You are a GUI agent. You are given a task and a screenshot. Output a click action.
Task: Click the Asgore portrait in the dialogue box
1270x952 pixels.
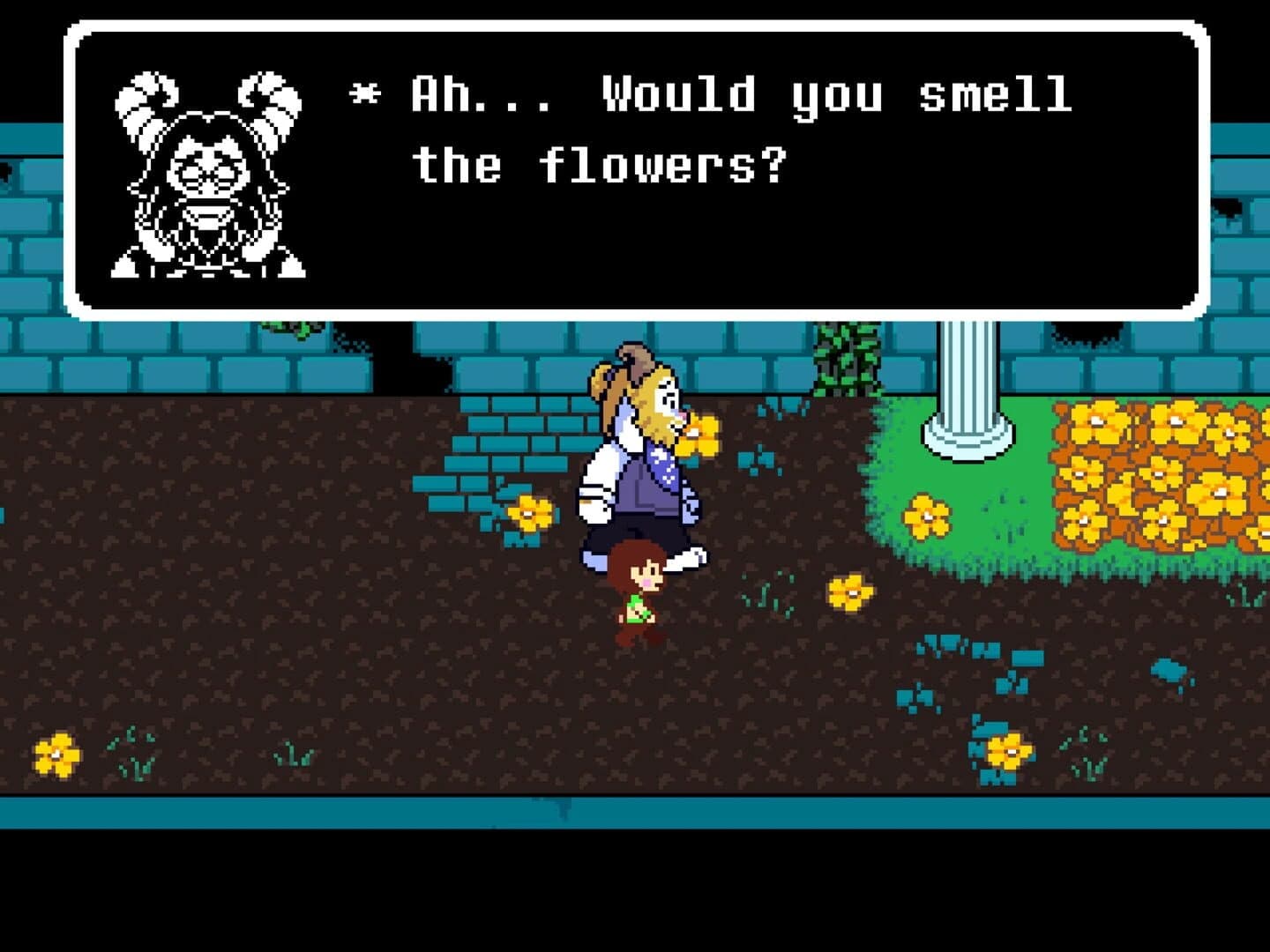click(203, 176)
